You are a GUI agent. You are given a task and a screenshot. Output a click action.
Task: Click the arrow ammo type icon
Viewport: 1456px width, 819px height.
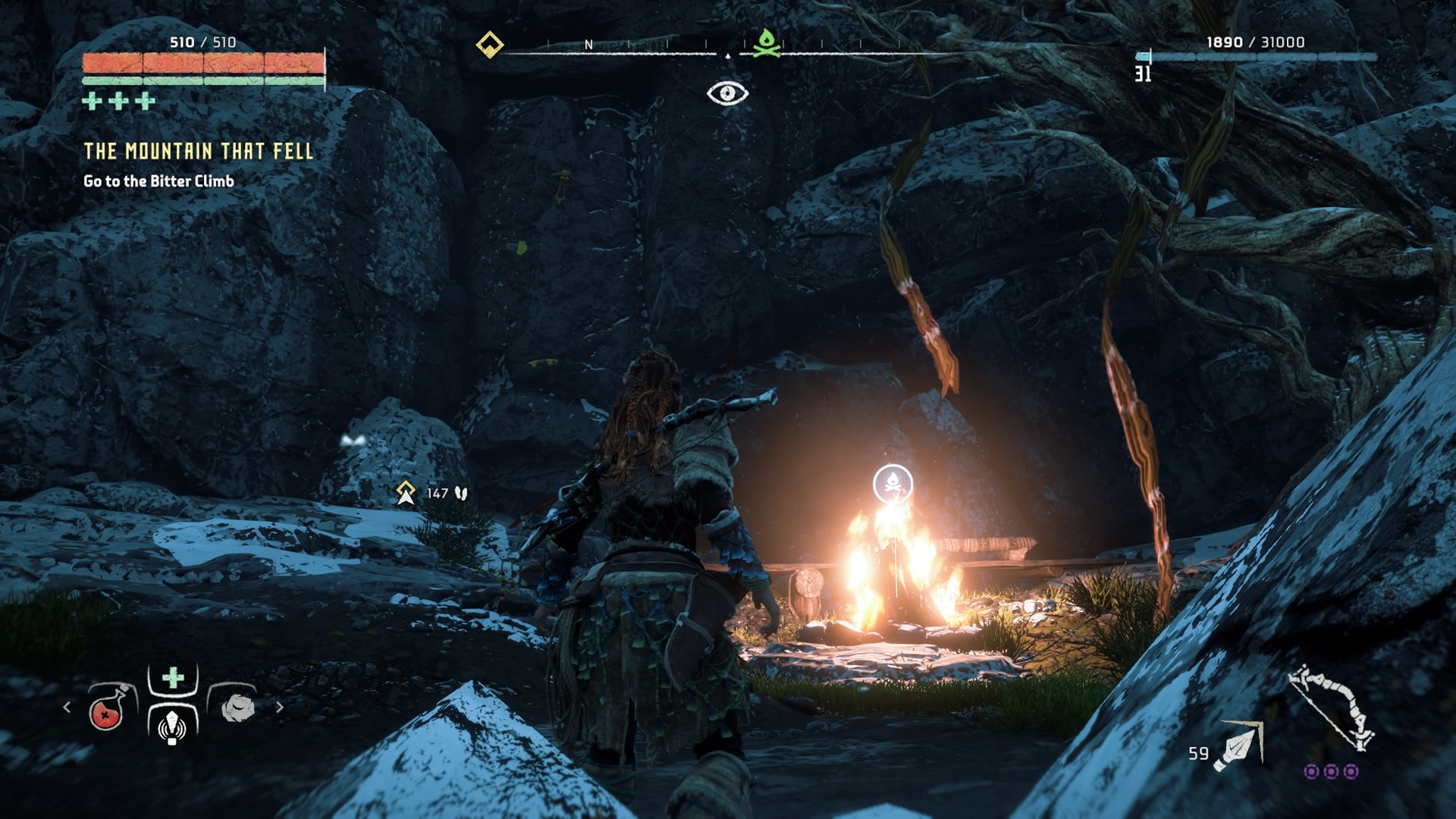pos(1239,747)
